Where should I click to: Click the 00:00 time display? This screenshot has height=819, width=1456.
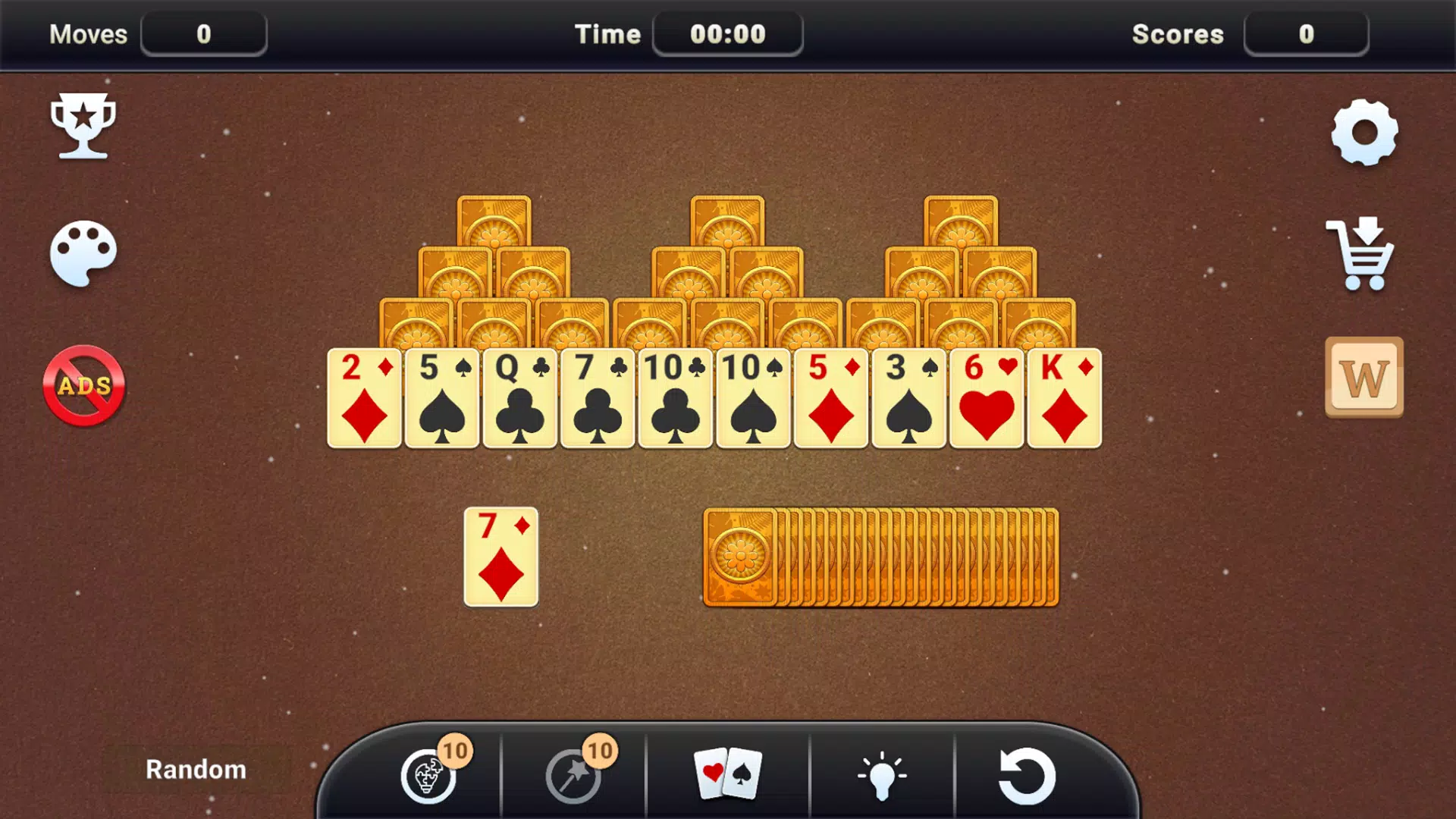tap(727, 33)
